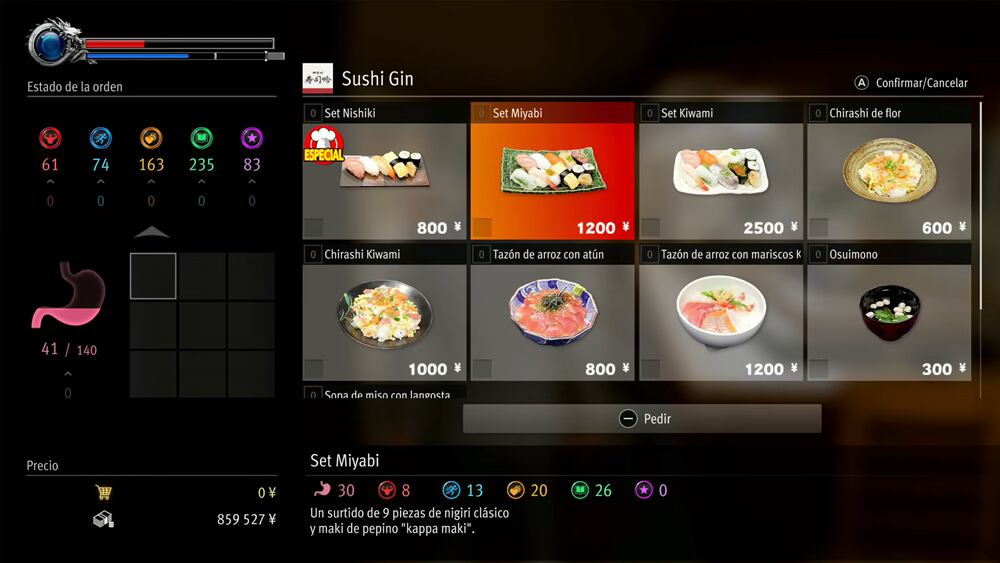The width and height of the screenshot is (1000, 563).
Task: Choose the Set Miyabi sushi platter
Action: click(x=552, y=172)
